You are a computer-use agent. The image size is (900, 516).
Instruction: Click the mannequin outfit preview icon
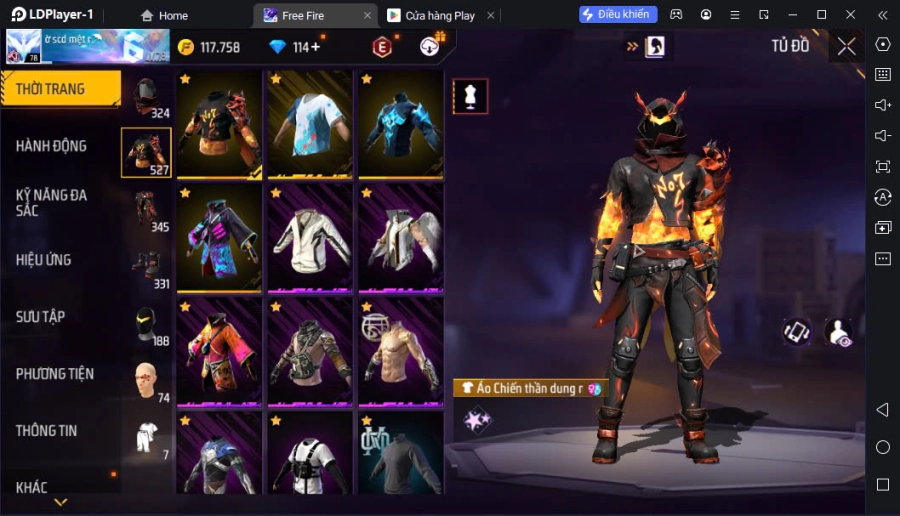click(470, 96)
